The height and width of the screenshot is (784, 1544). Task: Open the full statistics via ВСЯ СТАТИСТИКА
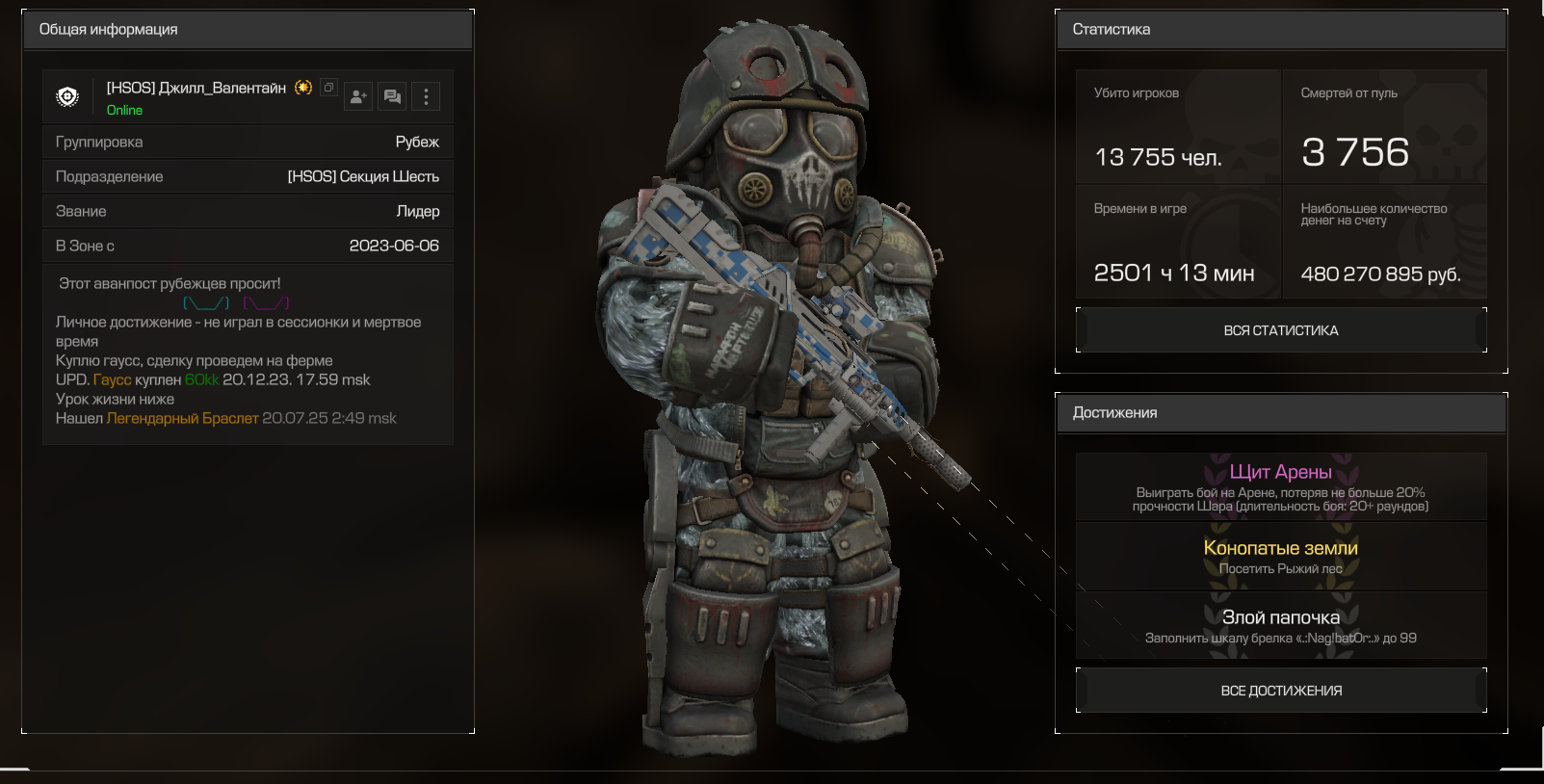pyautogui.click(x=1280, y=330)
